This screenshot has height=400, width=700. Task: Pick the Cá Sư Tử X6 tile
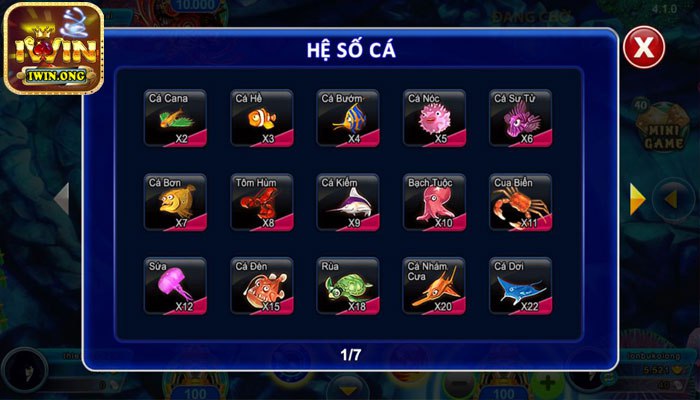point(520,119)
